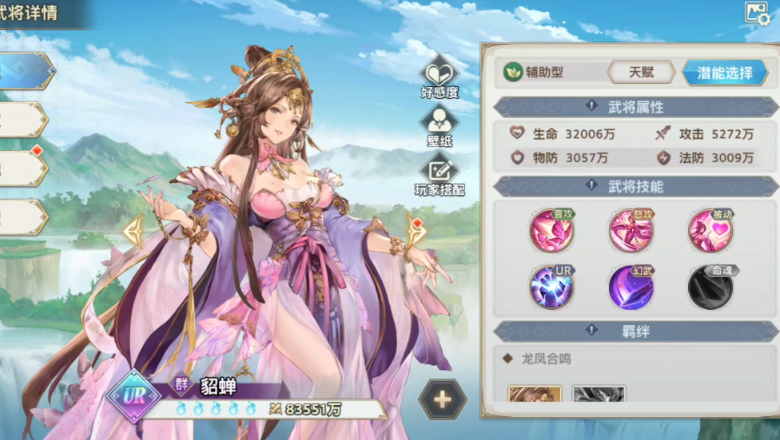View the 幻武 purple skill icon

pyautogui.click(x=631, y=287)
